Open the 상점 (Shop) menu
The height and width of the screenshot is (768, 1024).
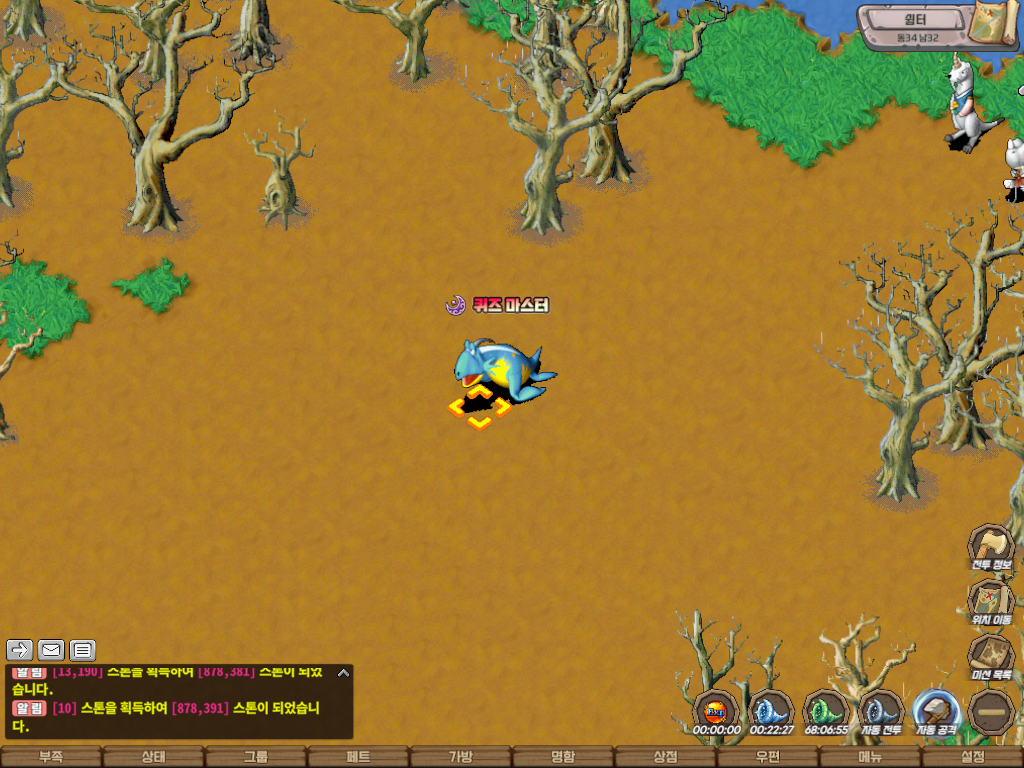[x=665, y=757]
